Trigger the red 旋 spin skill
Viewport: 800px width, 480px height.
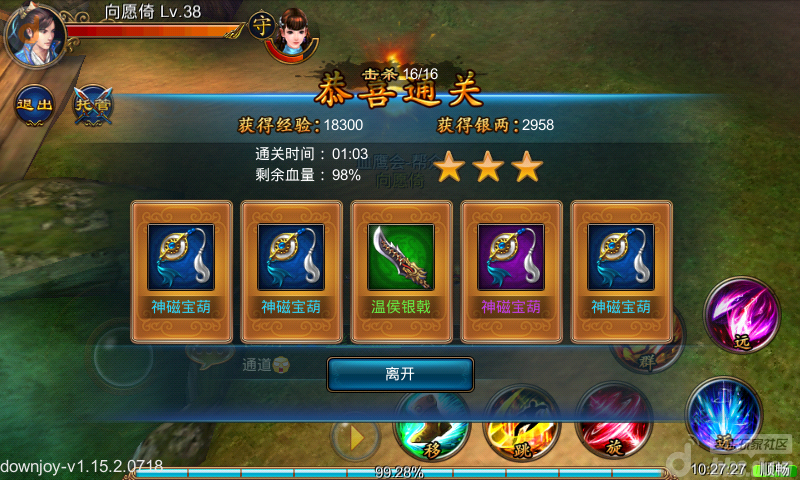click(613, 424)
